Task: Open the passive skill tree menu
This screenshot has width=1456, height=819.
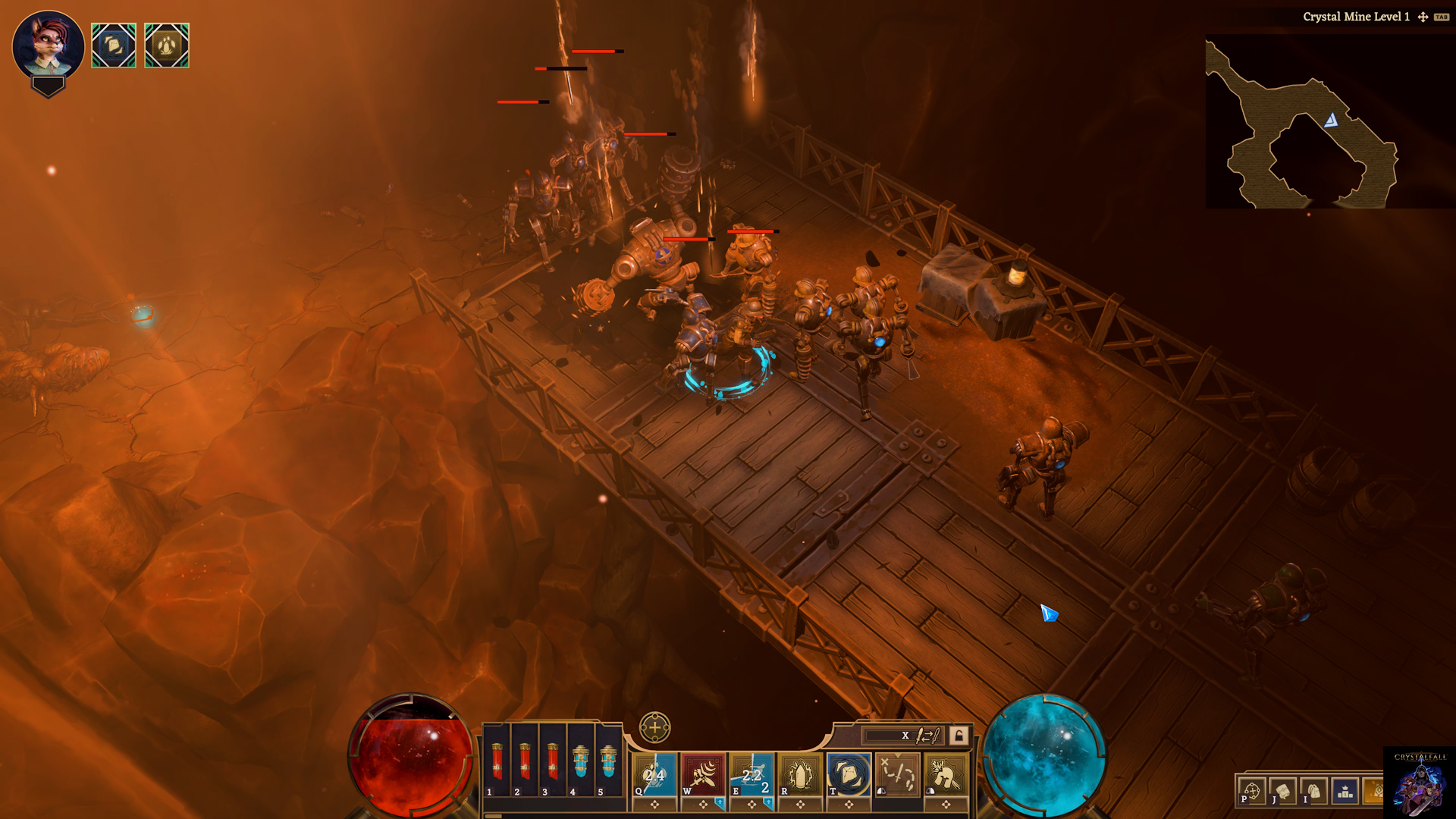Action: pyautogui.click(x=1252, y=792)
